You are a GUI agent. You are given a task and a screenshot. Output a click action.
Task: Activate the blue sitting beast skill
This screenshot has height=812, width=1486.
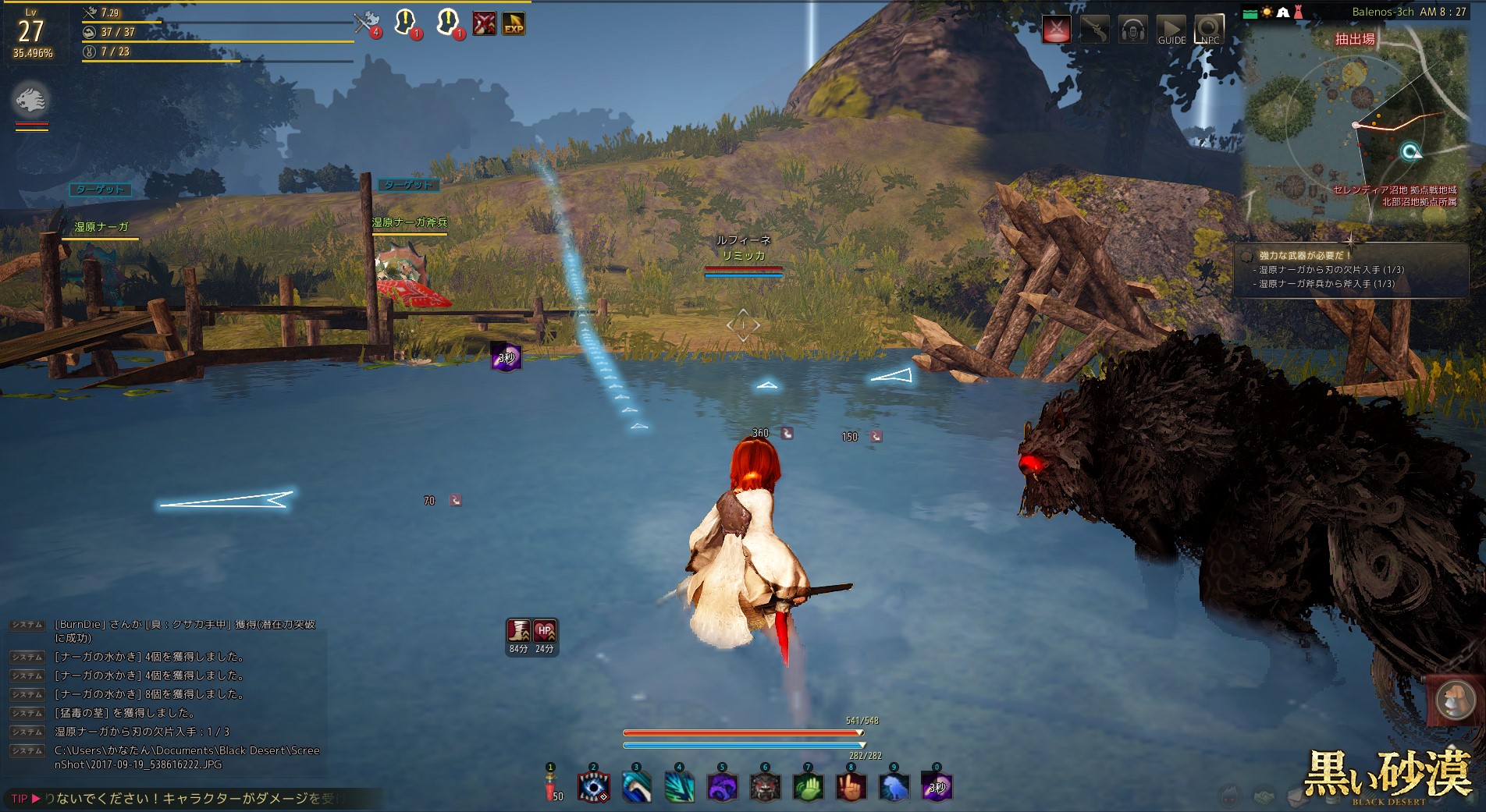point(894,787)
